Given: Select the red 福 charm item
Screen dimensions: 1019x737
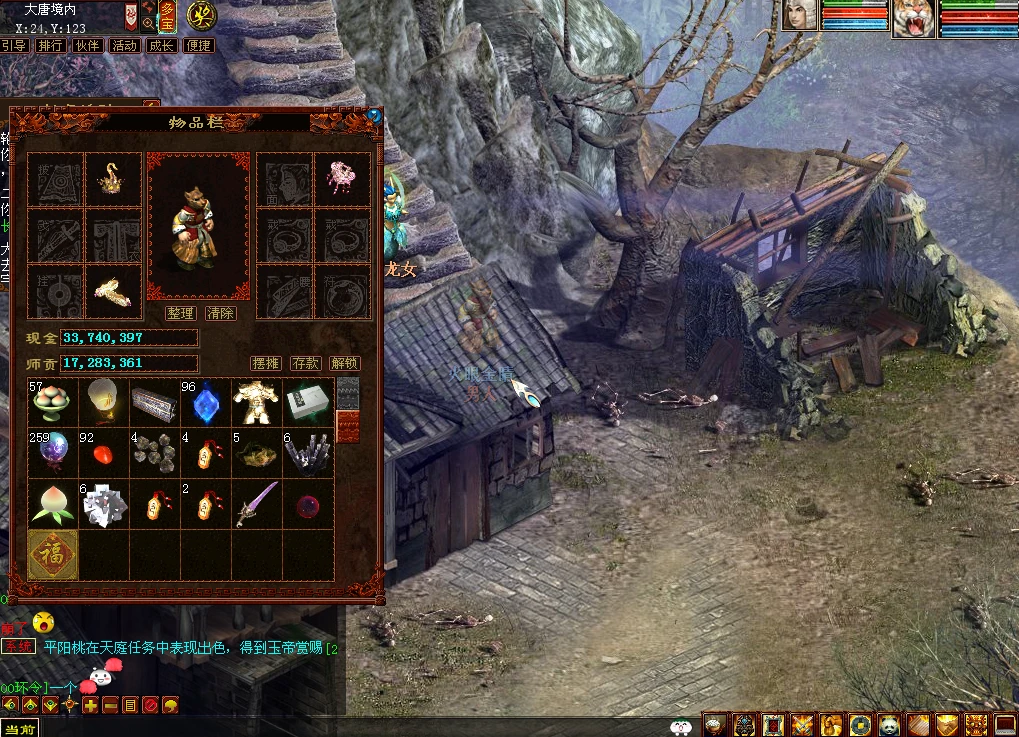Looking at the screenshot, I should [x=53, y=555].
